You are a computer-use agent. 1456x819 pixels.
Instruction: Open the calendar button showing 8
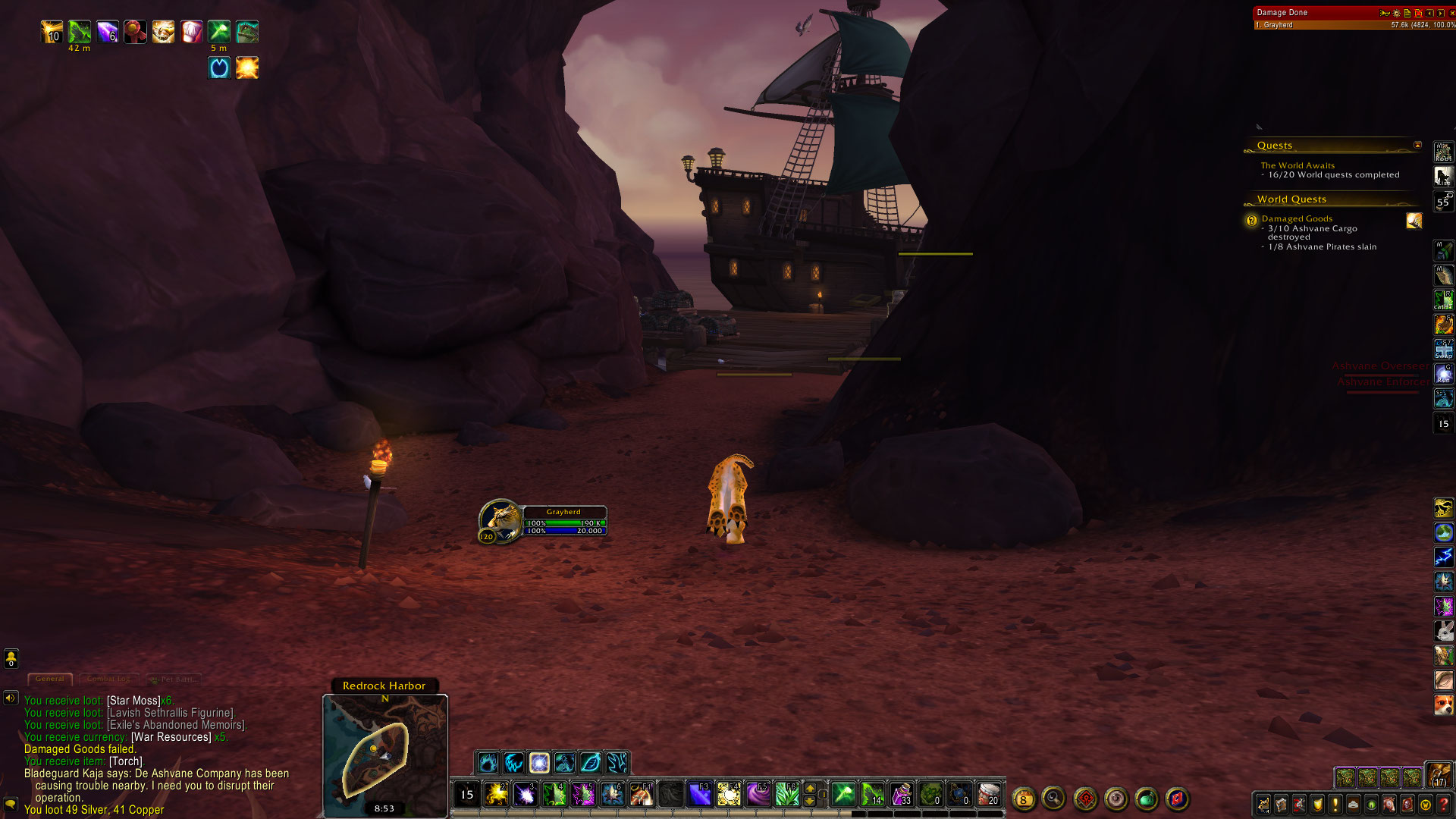click(1023, 799)
